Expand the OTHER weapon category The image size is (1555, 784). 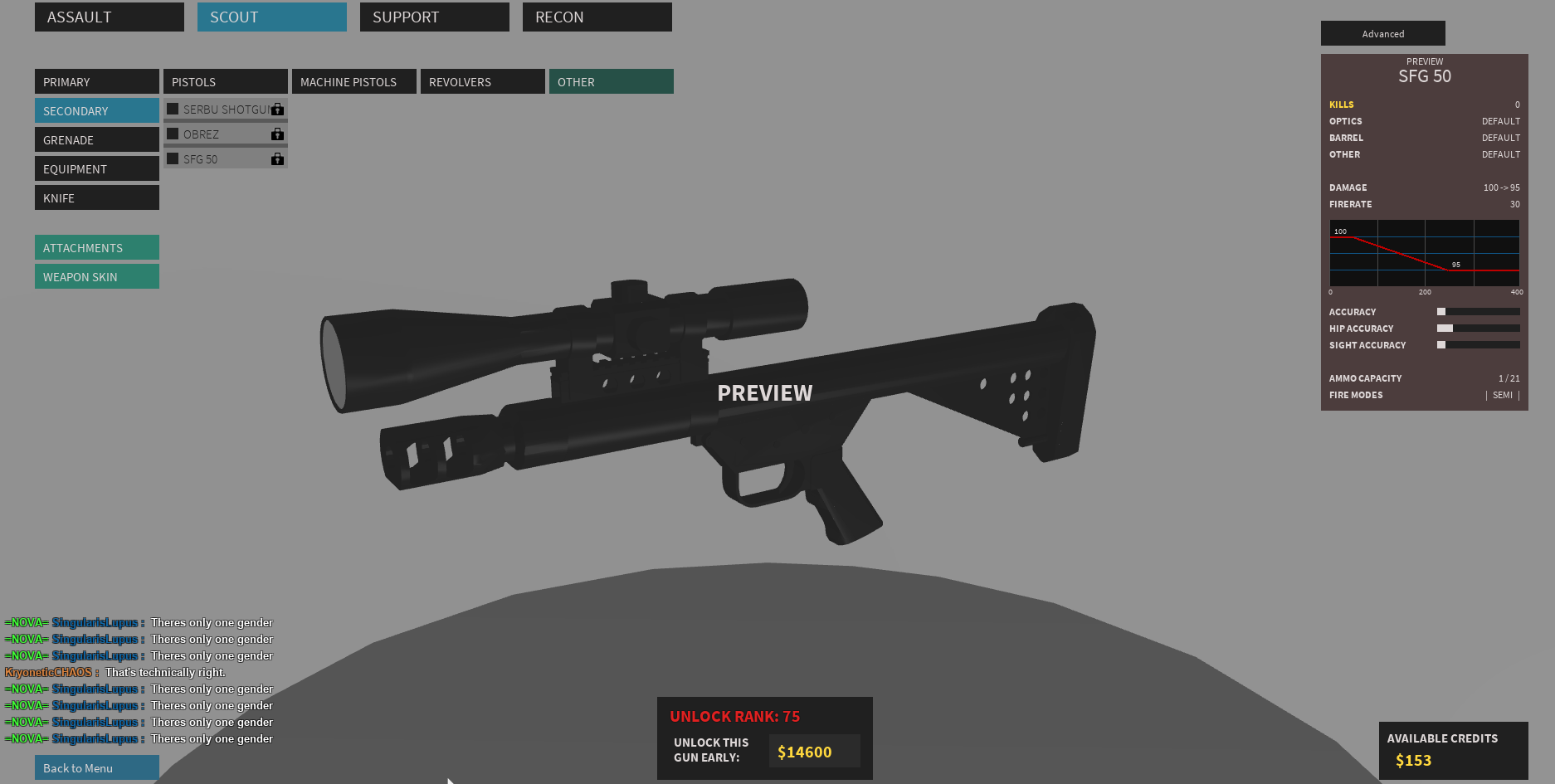click(x=611, y=81)
